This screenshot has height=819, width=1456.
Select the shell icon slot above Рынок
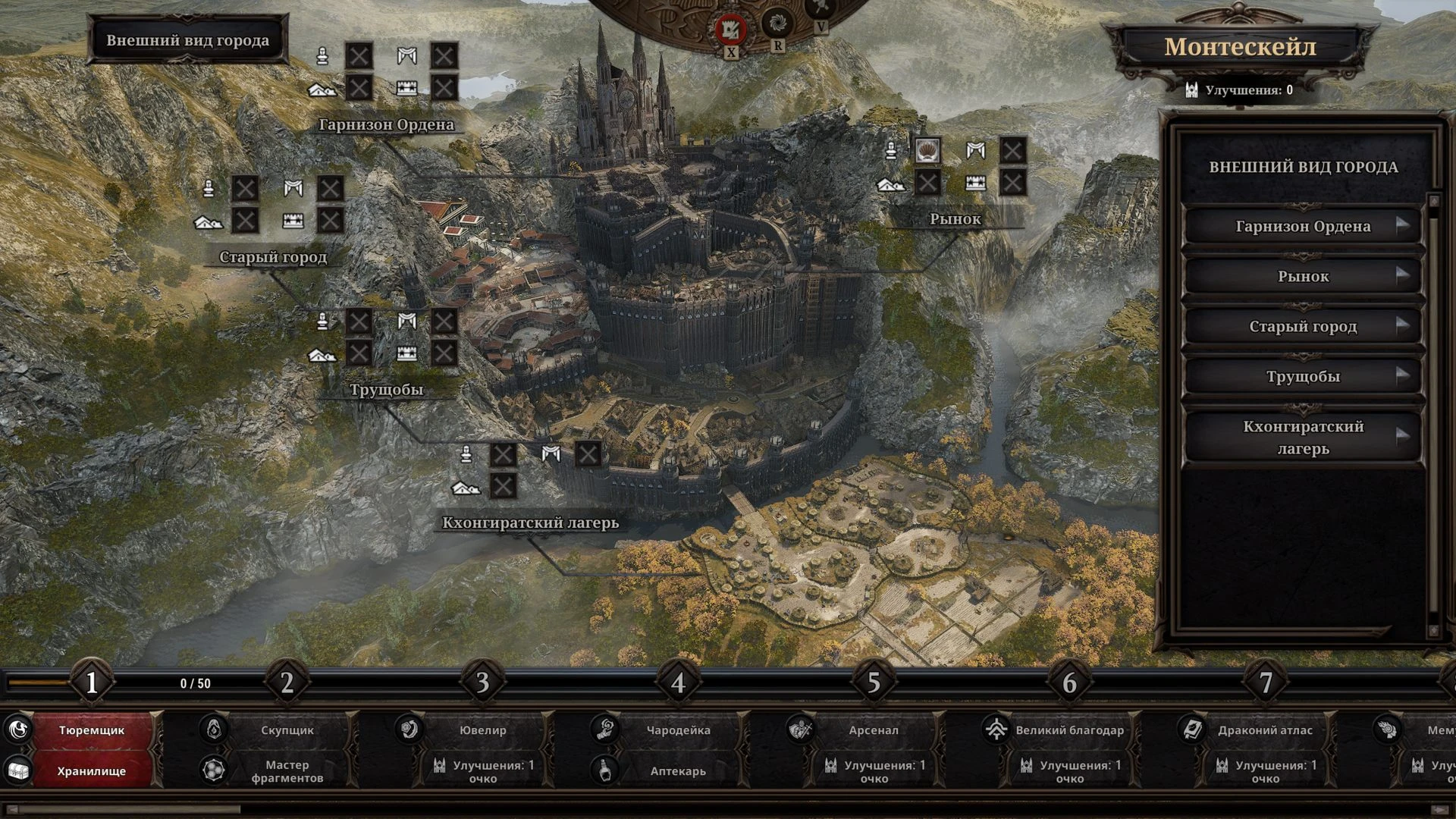(927, 150)
